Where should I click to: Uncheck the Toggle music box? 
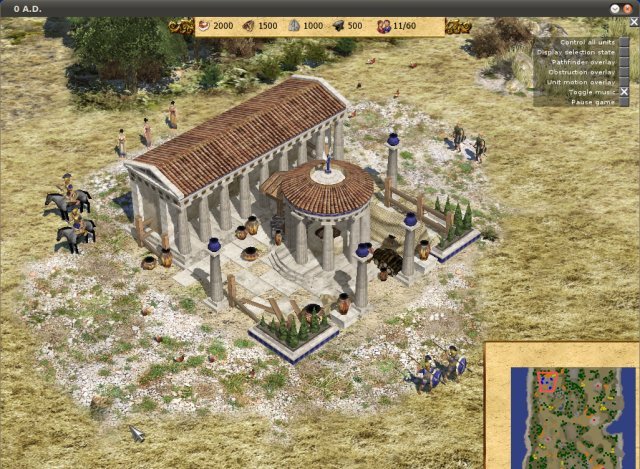(624, 93)
